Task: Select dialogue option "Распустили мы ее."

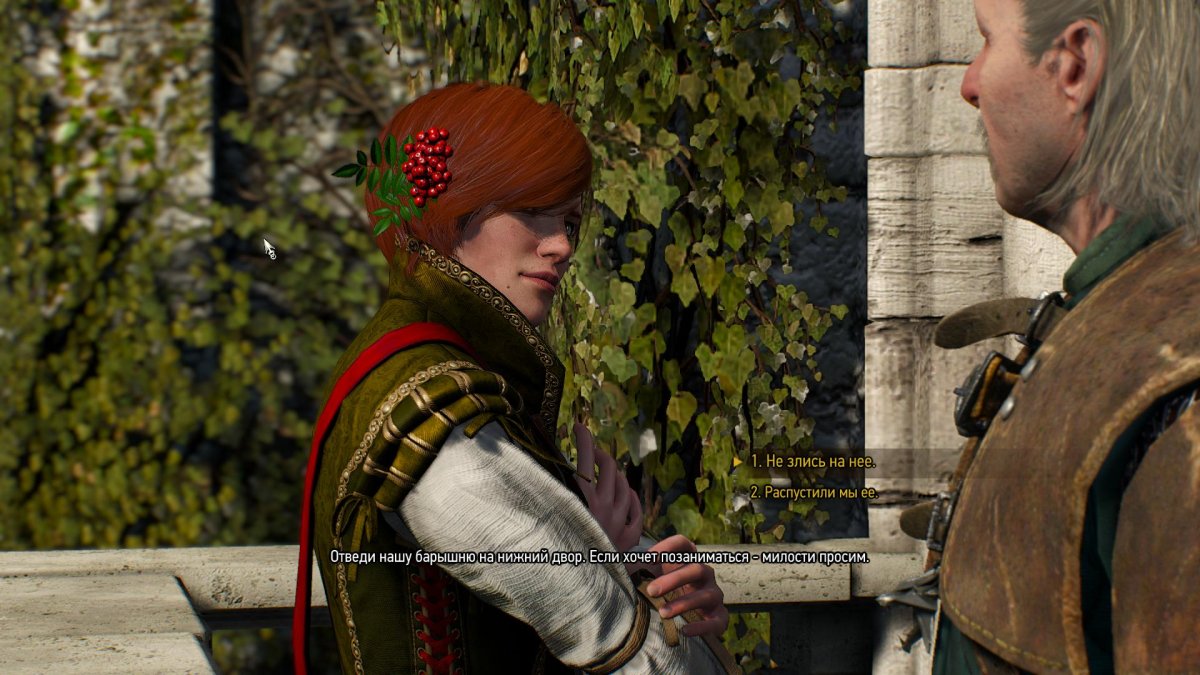Action: click(813, 492)
